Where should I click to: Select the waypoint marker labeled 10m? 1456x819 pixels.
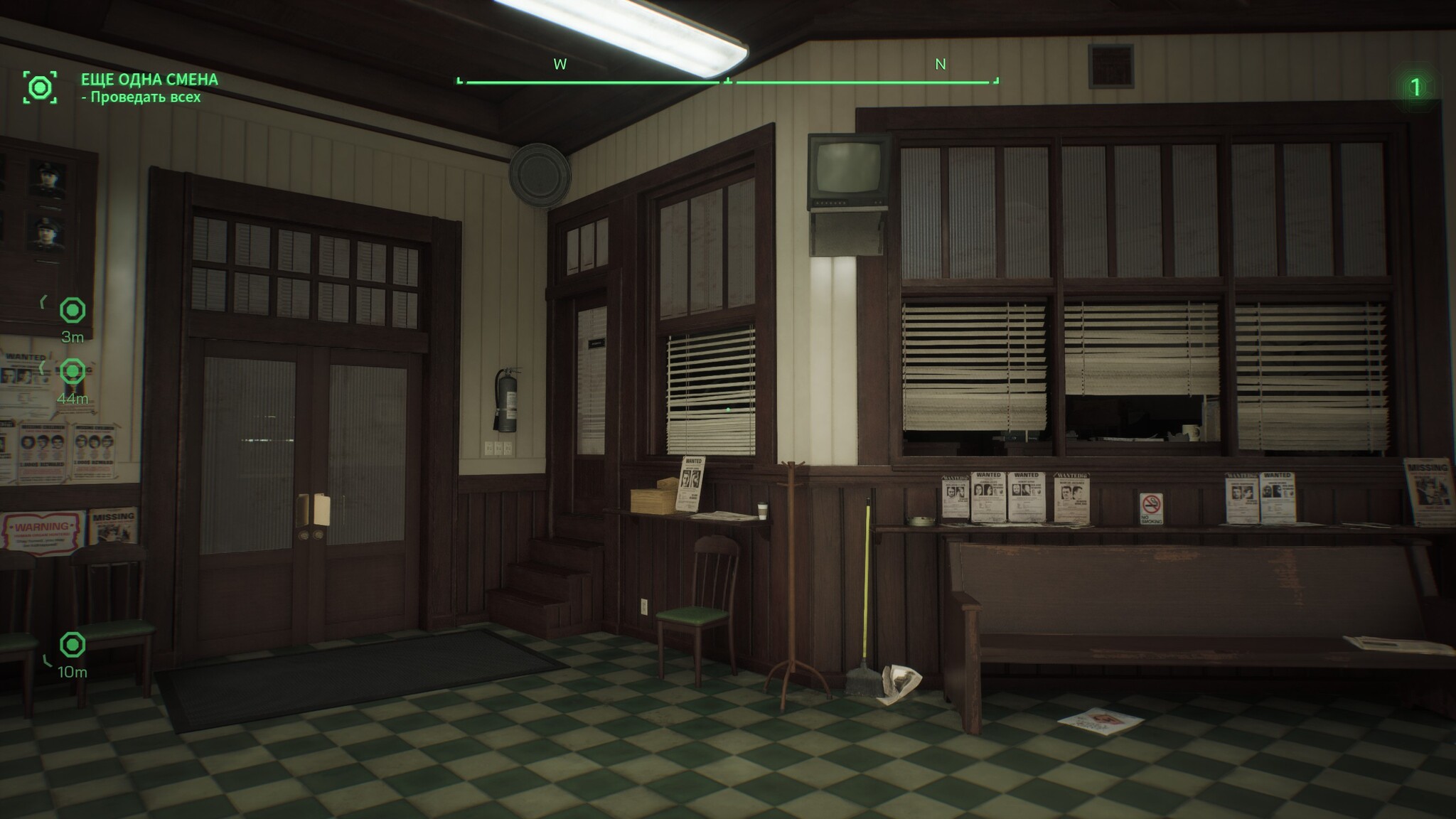click(73, 645)
